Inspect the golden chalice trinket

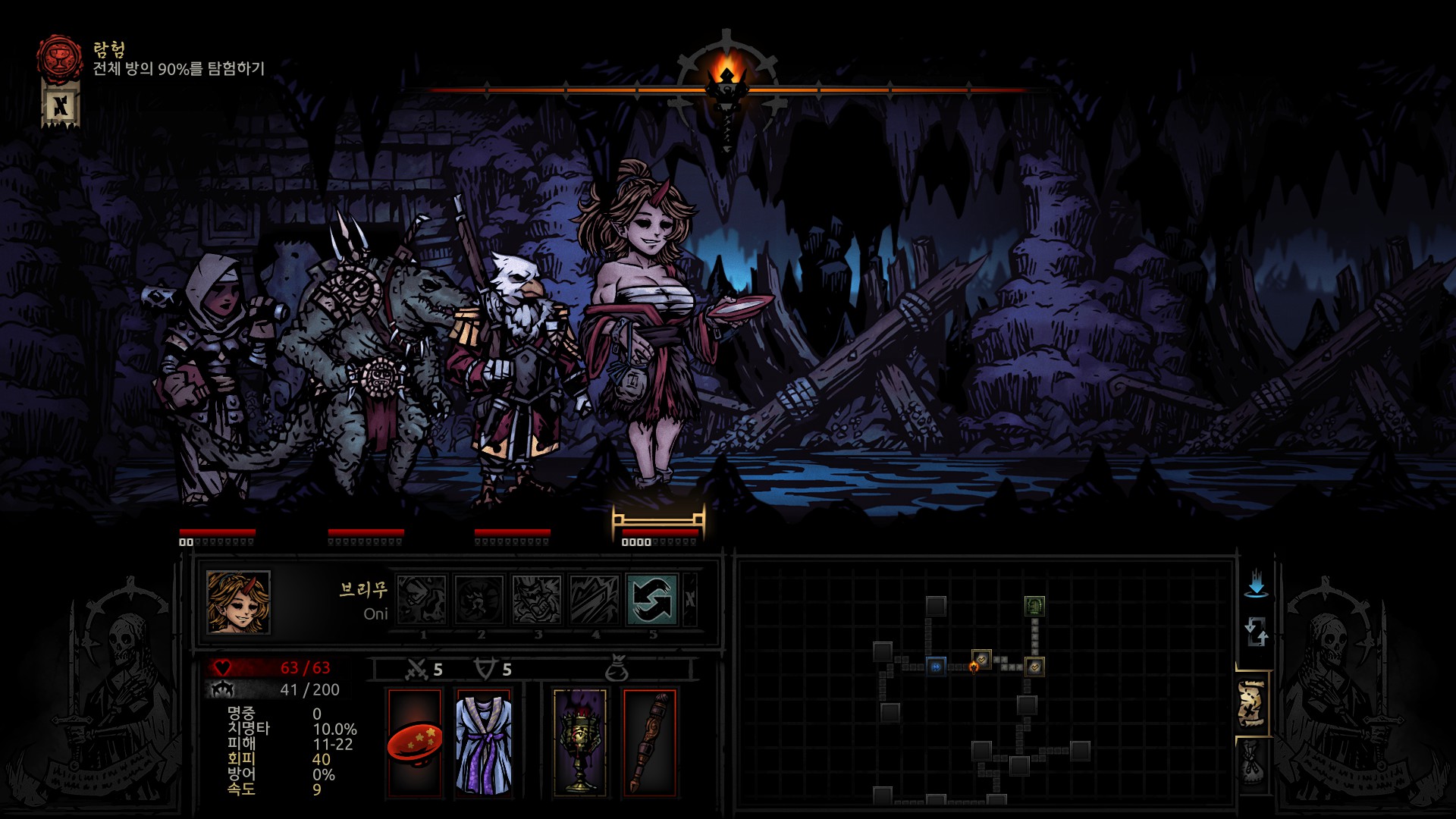[x=580, y=743]
